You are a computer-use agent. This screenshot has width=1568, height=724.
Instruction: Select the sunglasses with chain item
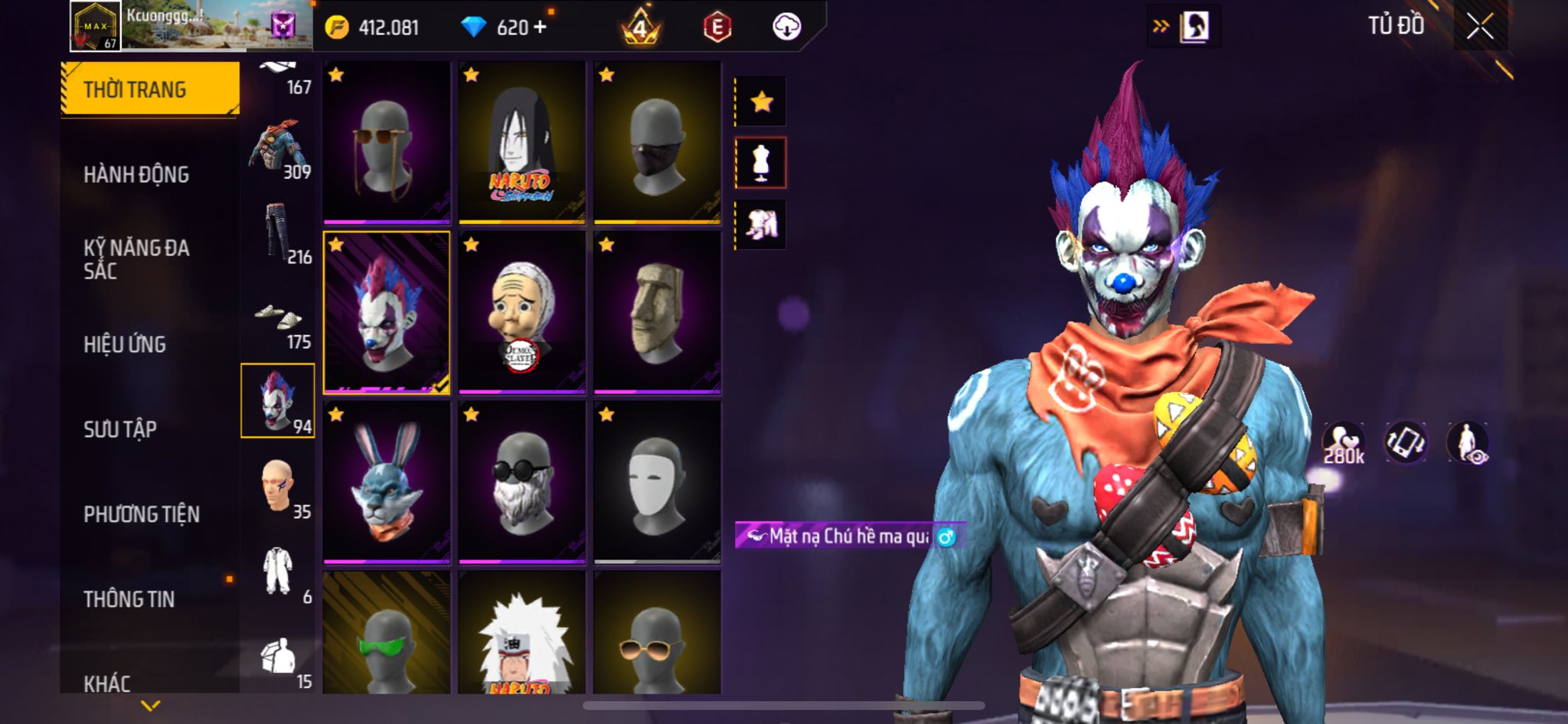click(387, 142)
